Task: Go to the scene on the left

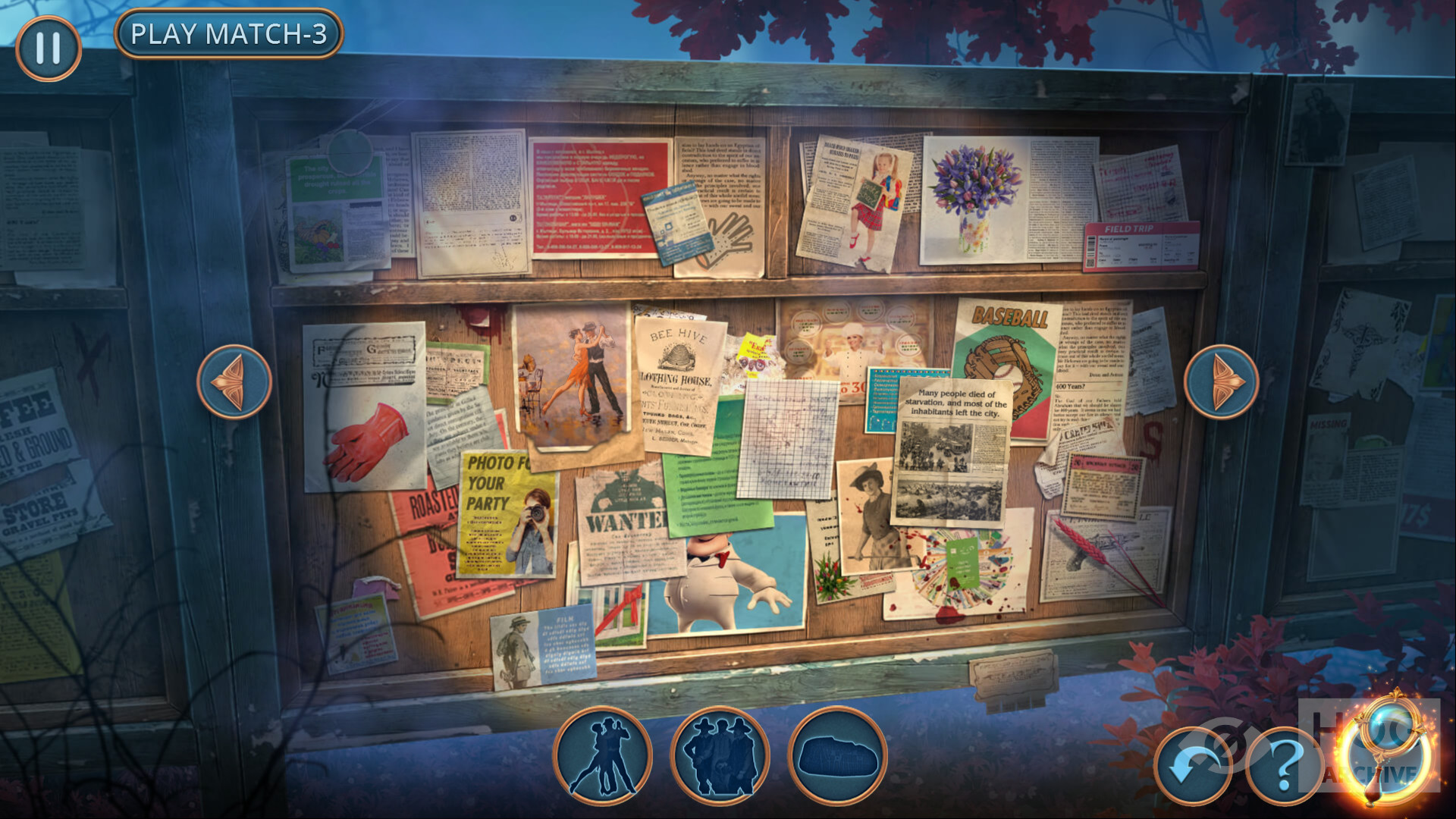Action: click(234, 381)
